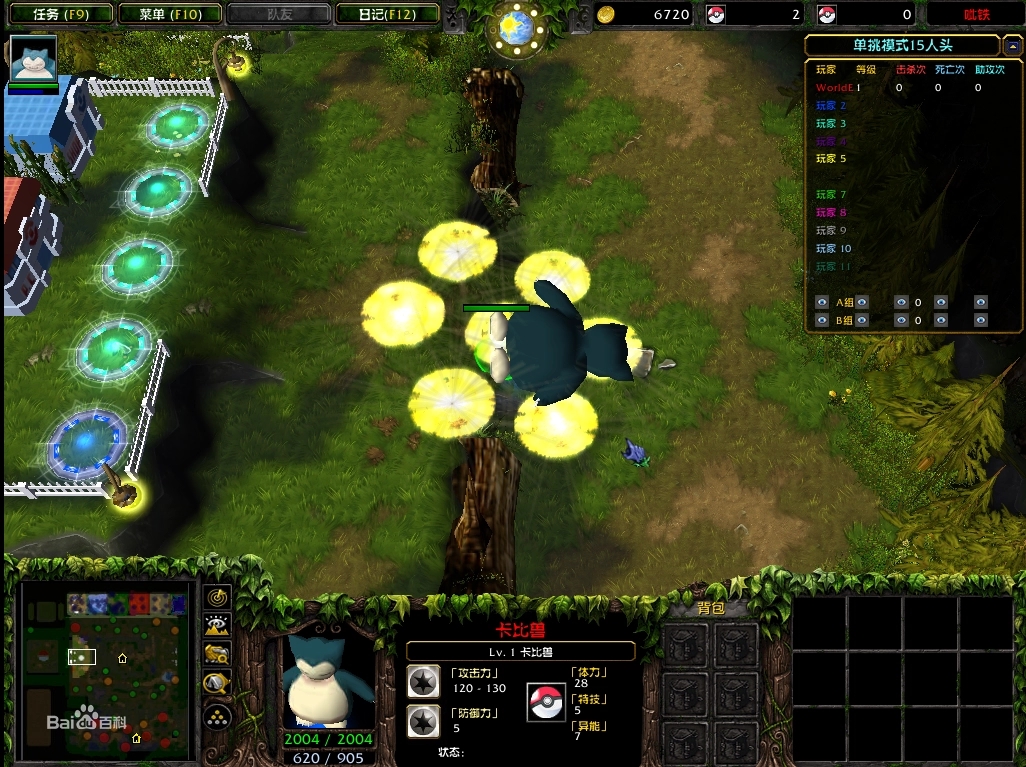Click the 攻击力 attack stat icon
Screen dimensions: 1026x767
(x=423, y=681)
